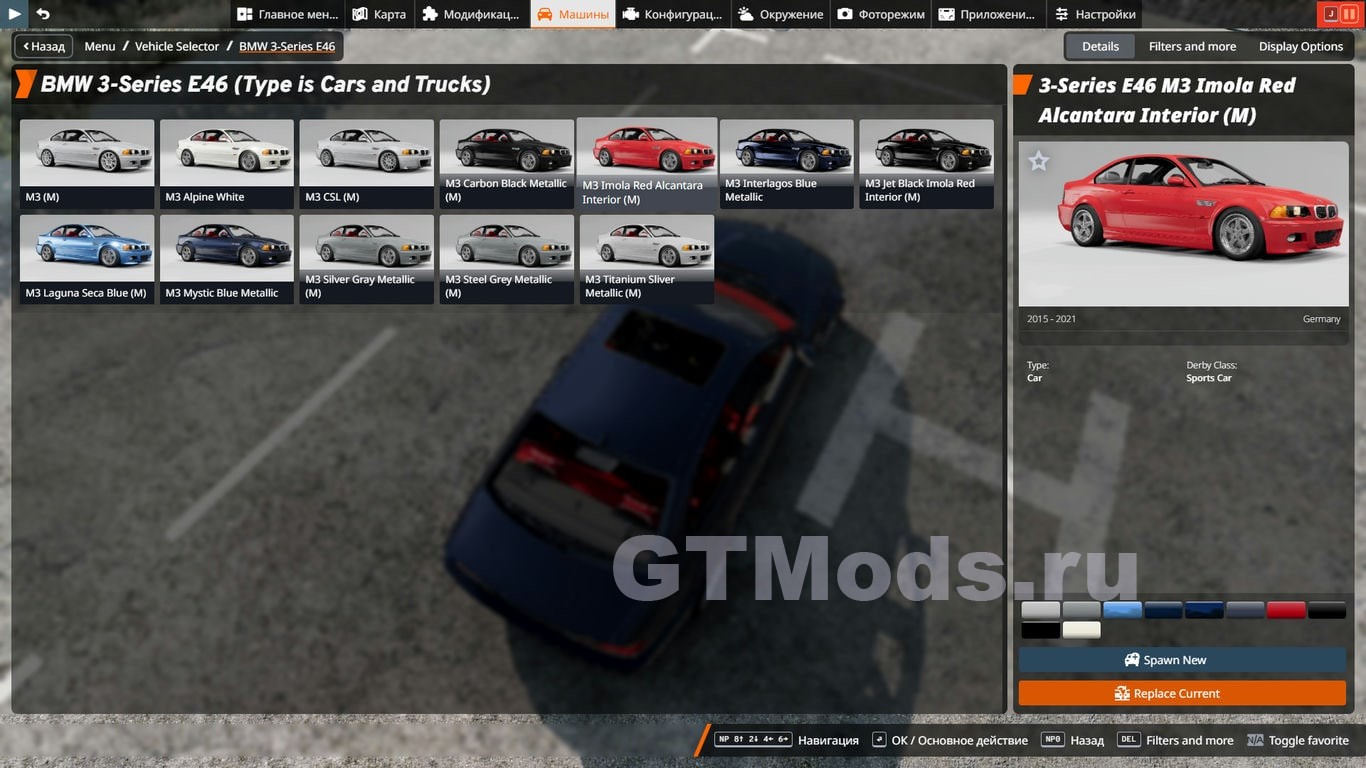Choose M3 Laguna Seca Blue tile

pos(87,258)
